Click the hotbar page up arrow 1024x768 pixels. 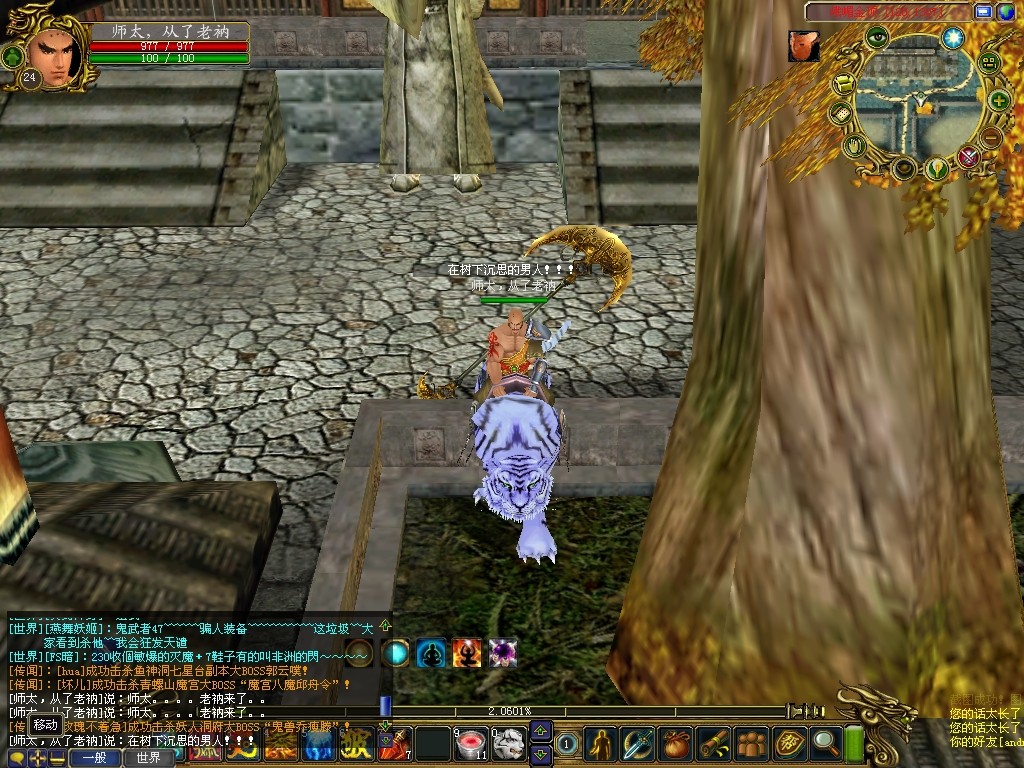tap(540, 730)
